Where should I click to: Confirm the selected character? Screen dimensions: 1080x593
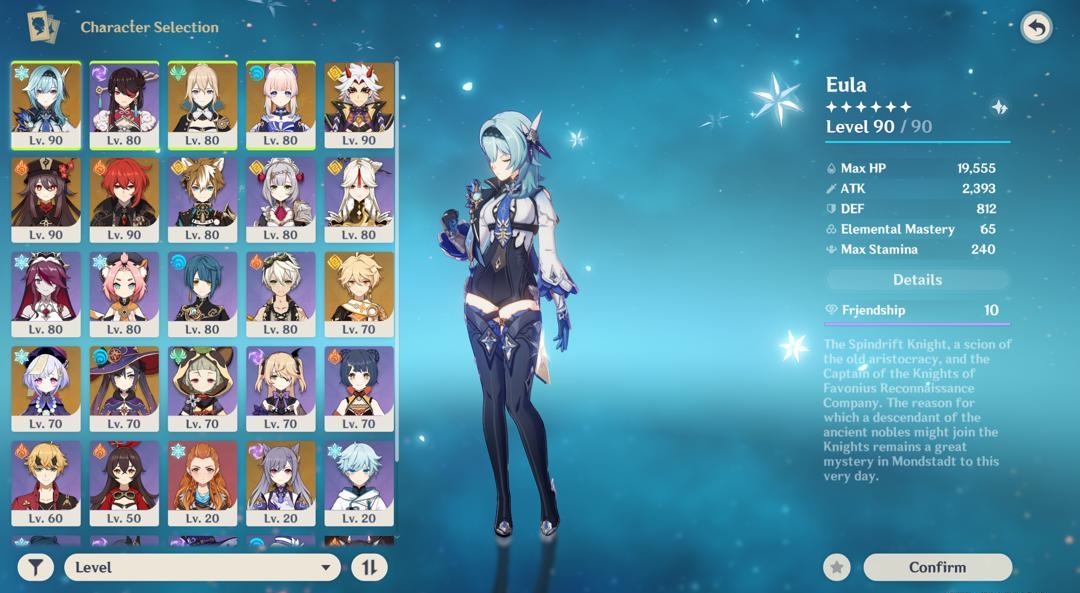(937, 567)
